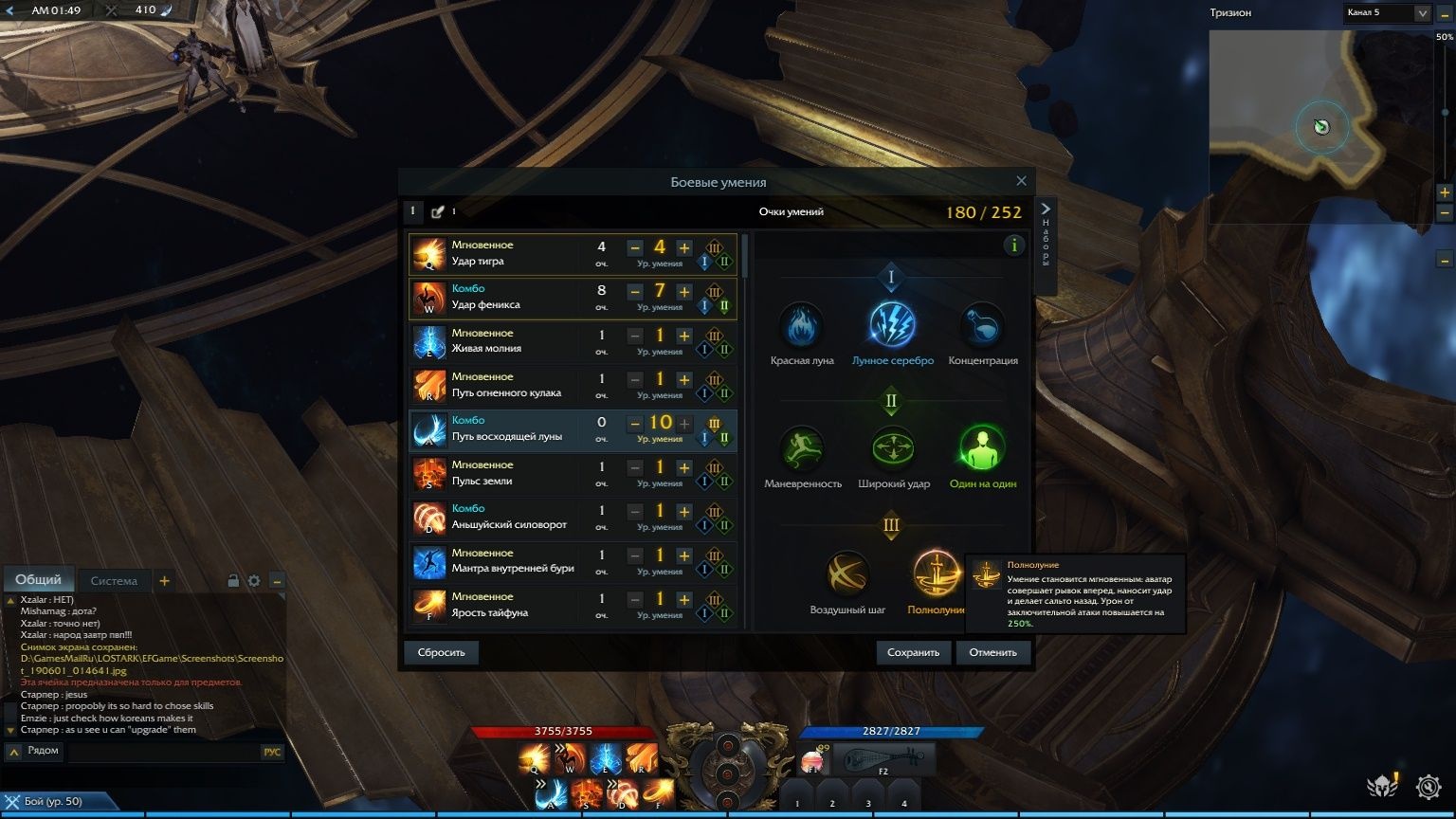Pick the Воздушный шаг tripod
The image size is (1456, 819).
(x=847, y=573)
